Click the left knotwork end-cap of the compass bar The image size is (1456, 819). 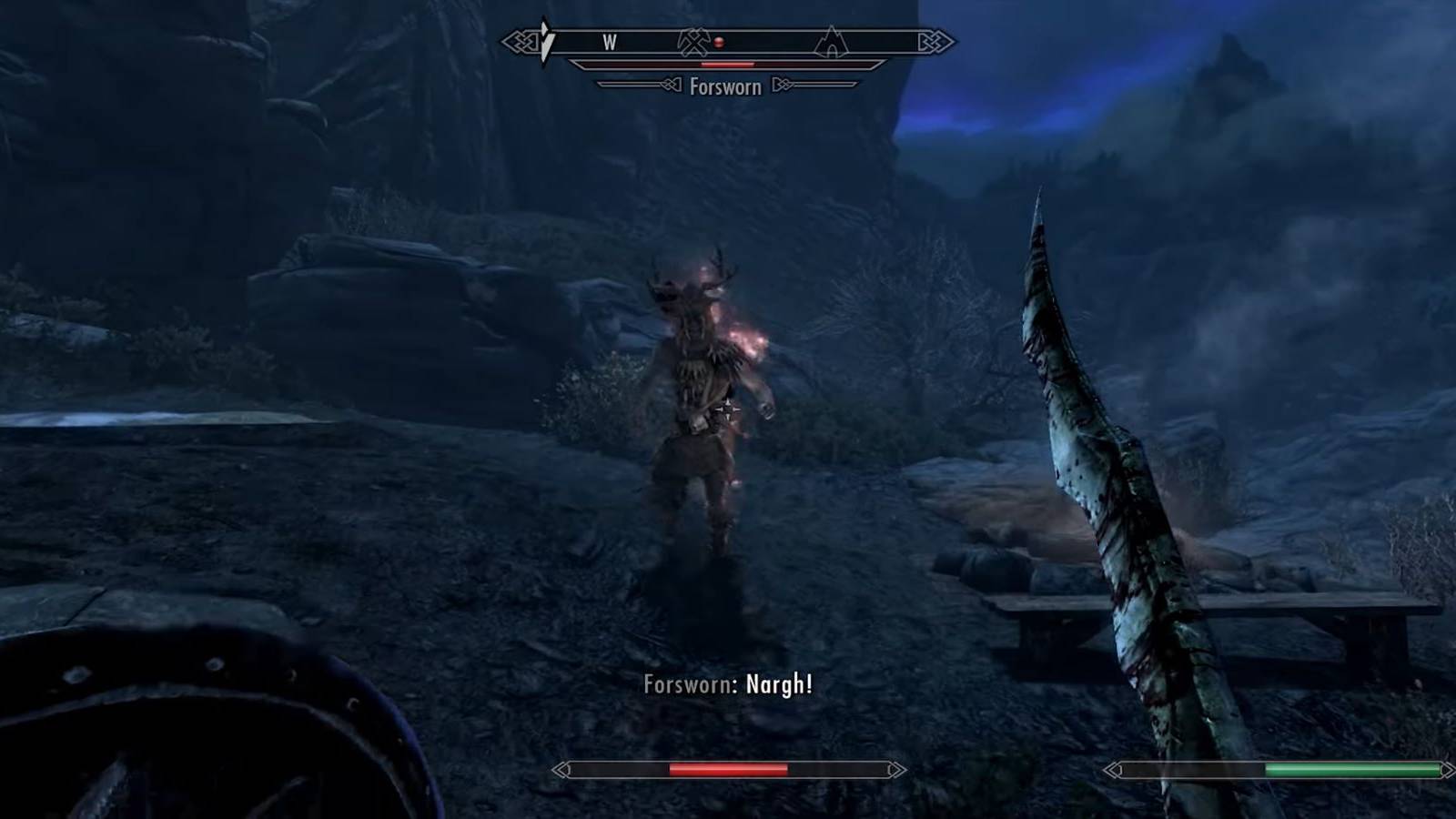[521, 41]
